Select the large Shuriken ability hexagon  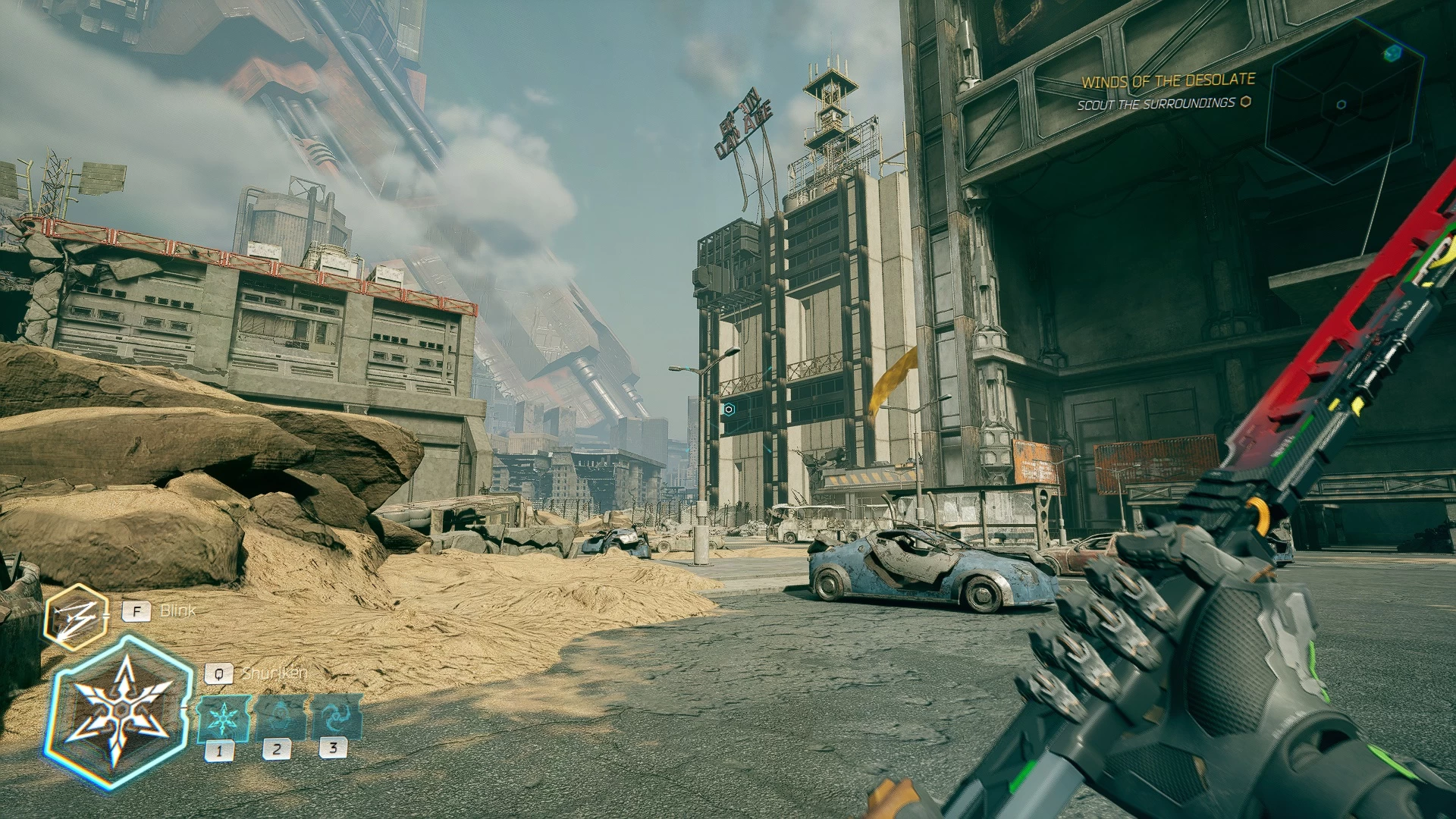120,713
